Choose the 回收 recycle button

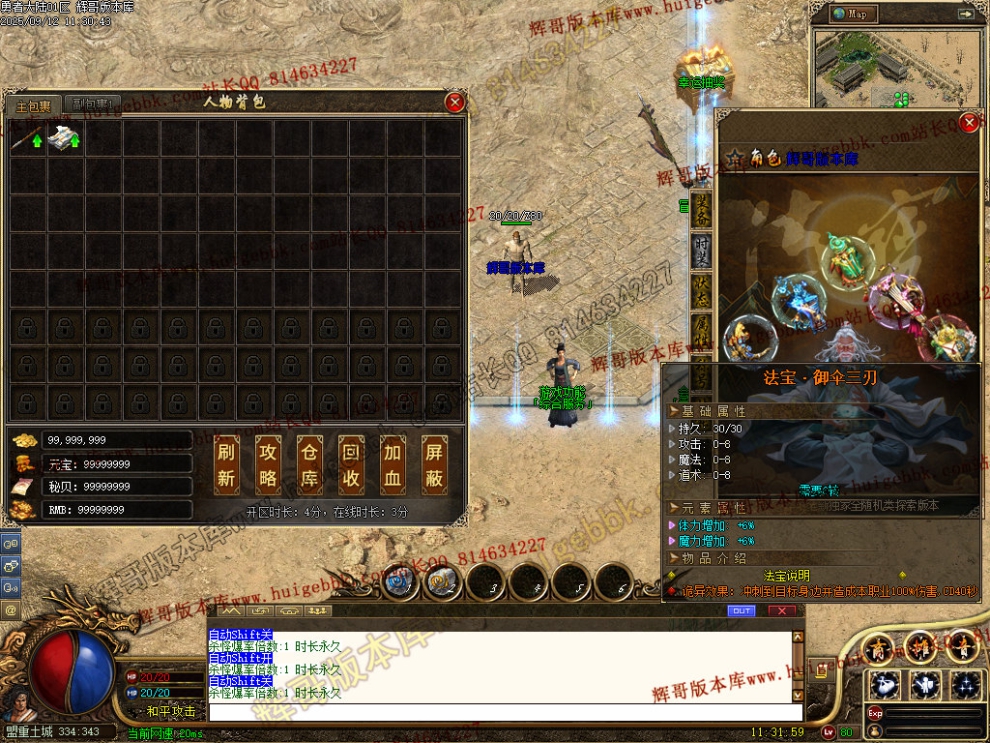coord(351,465)
